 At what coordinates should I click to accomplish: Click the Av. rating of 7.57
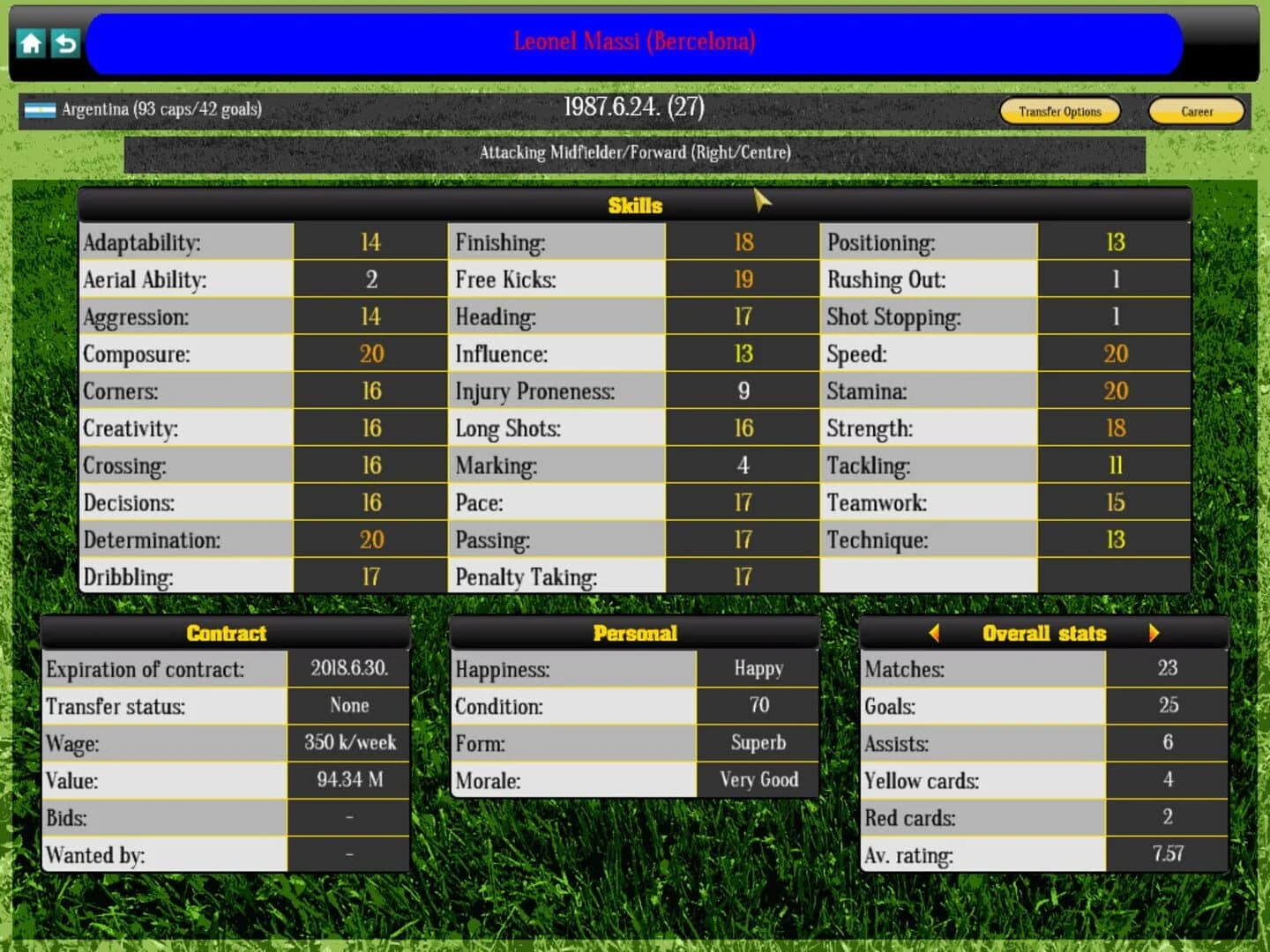tap(1168, 854)
